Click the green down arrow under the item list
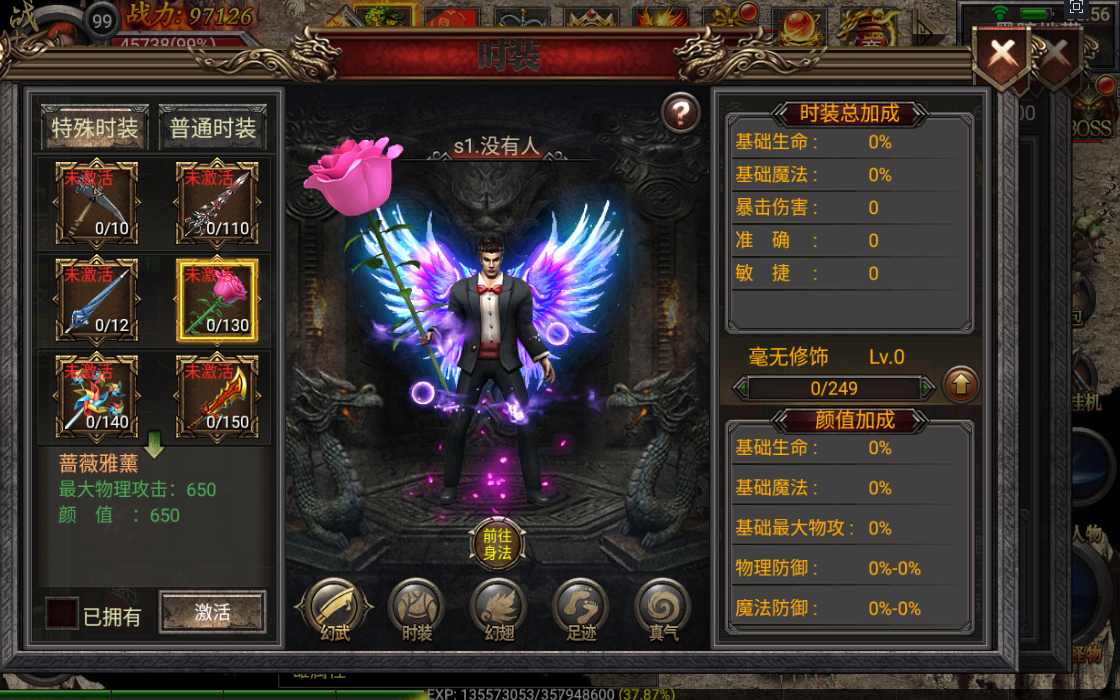 pos(154,444)
